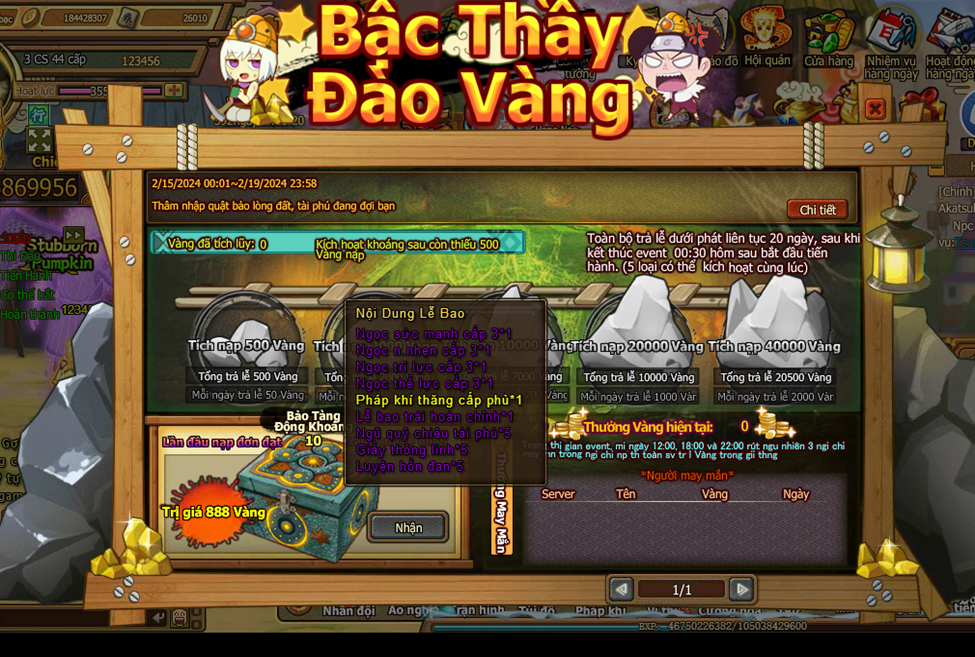Close the Bậc Thầy Đào Vàng event window

pos(874,108)
